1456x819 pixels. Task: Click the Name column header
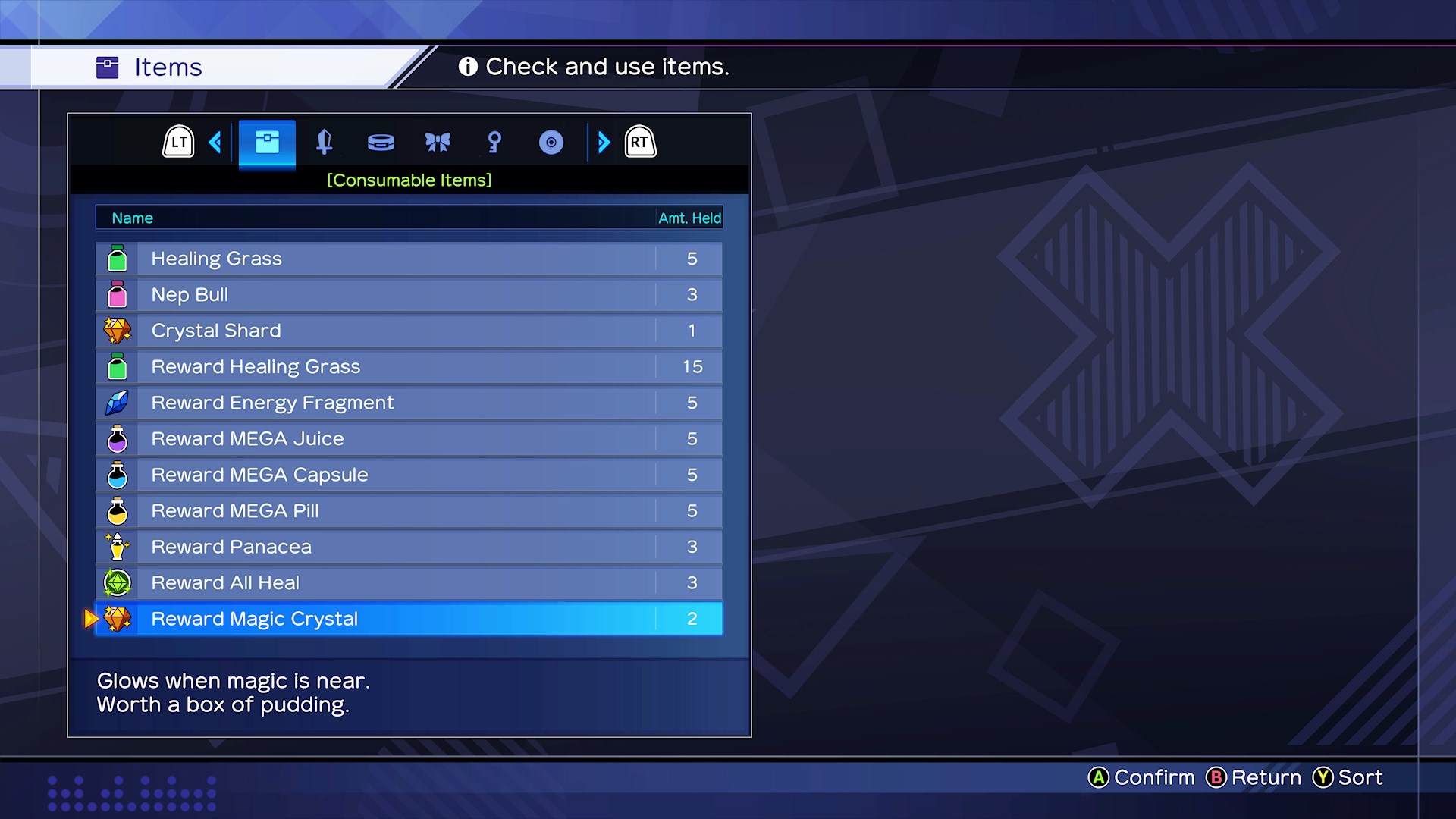(x=133, y=218)
